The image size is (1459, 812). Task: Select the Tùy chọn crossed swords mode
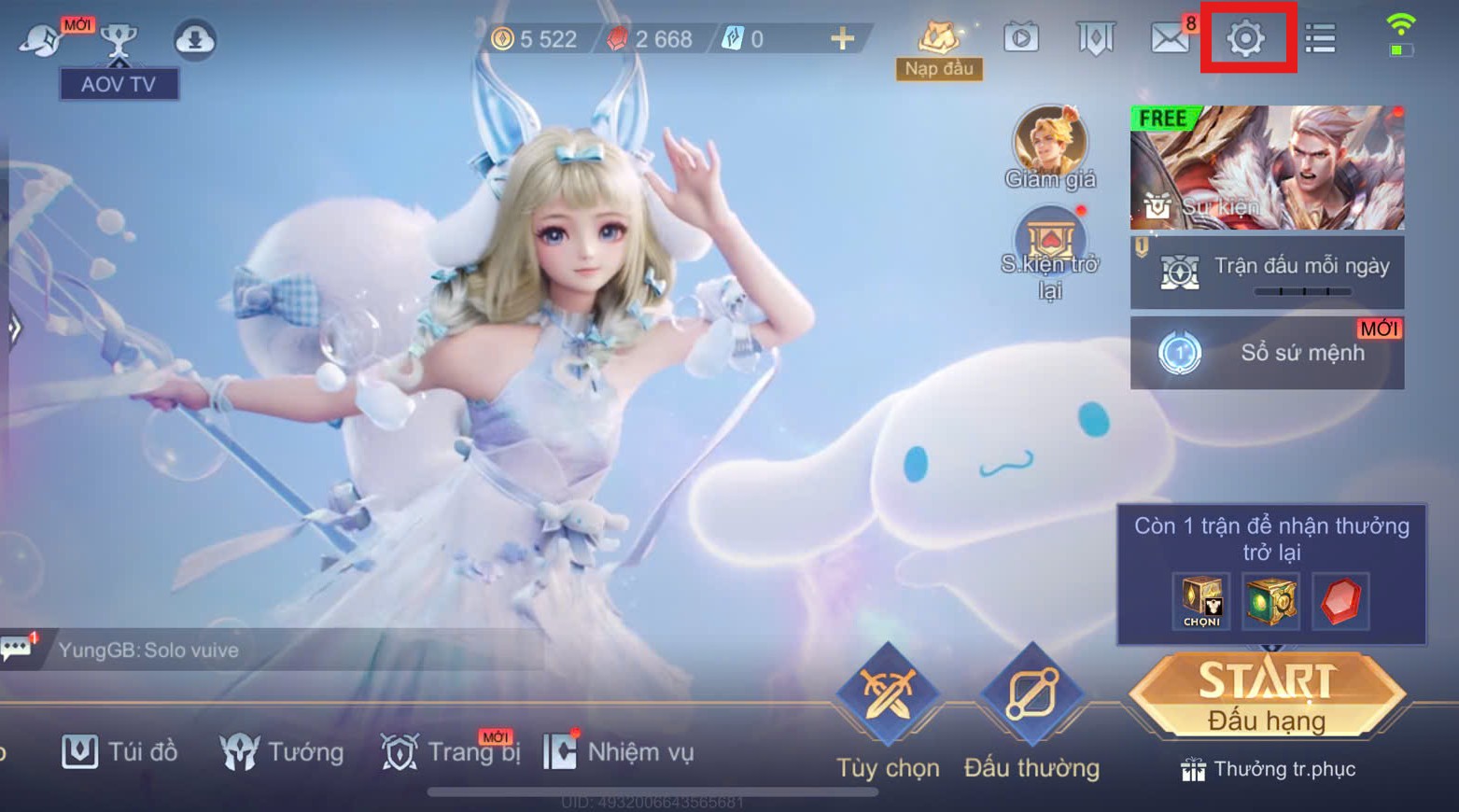887,695
